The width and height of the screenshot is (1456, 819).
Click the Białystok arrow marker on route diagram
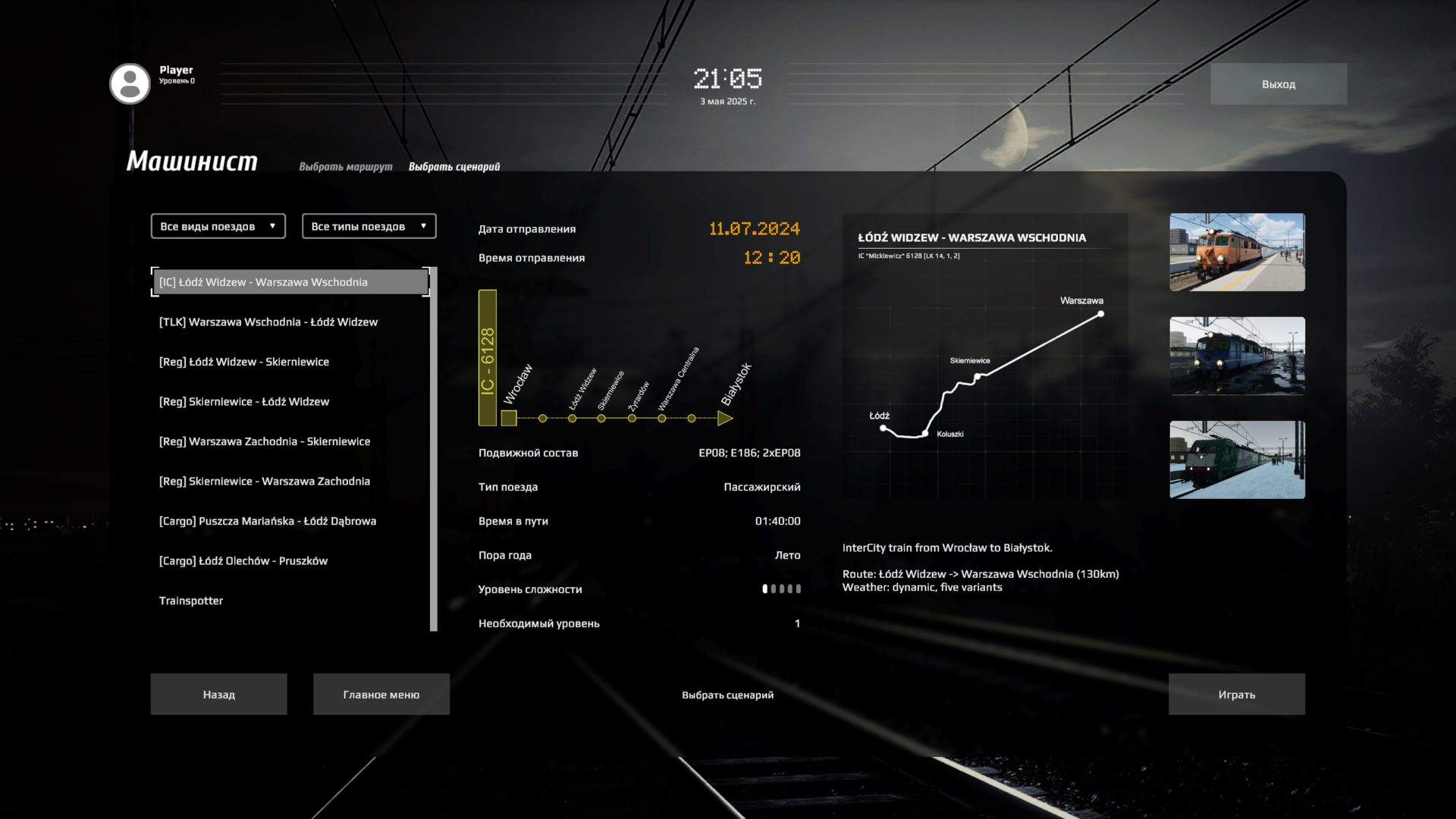[x=726, y=417]
